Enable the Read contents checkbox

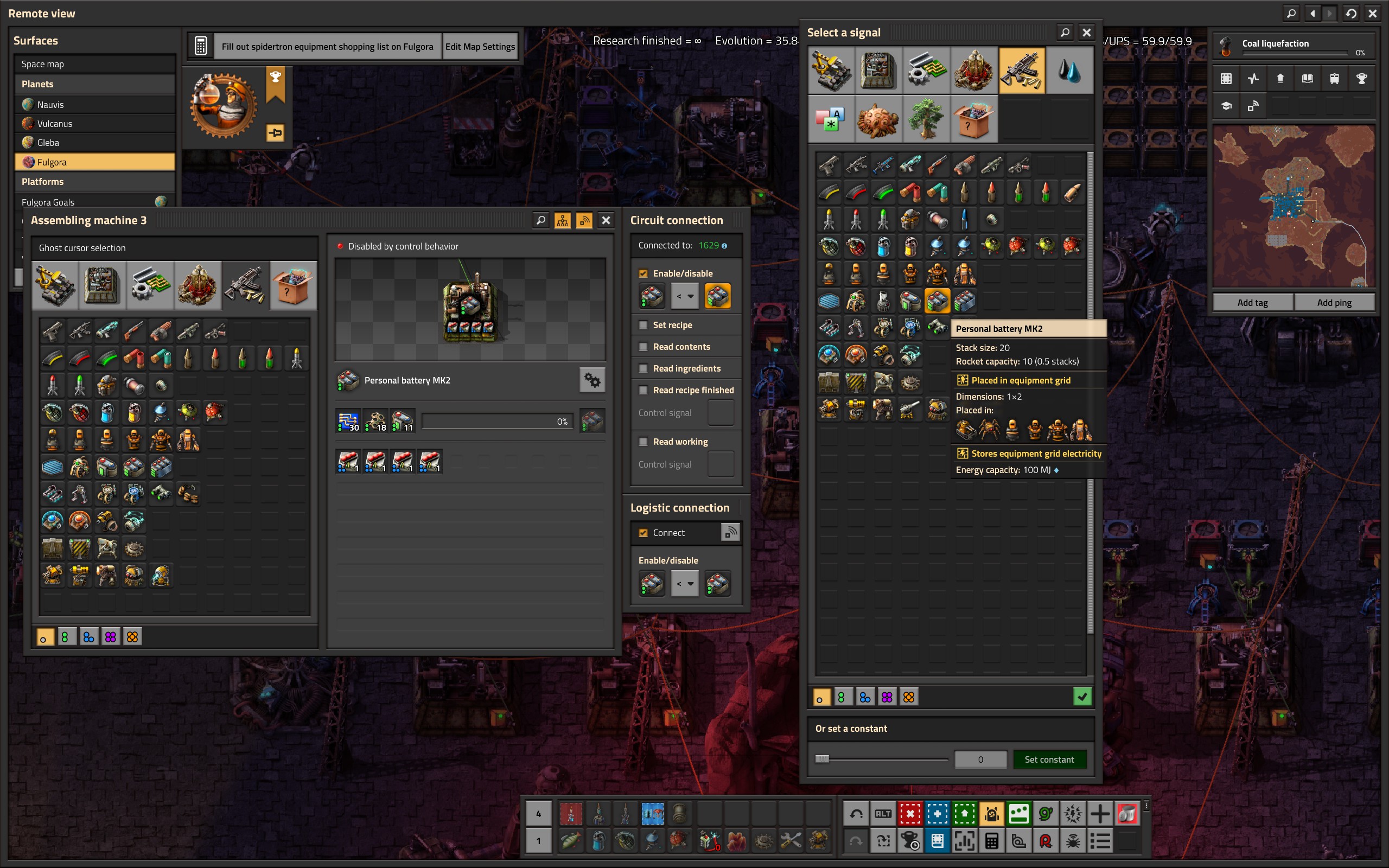[643, 347]
